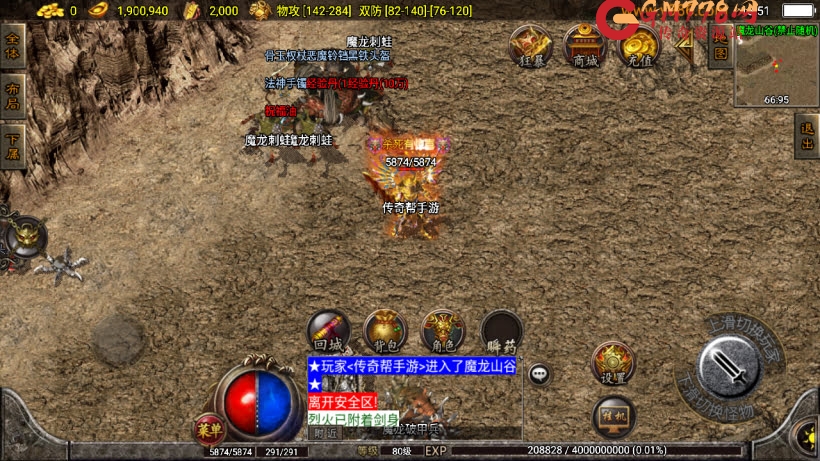Open the 菜单 menu button

210,430
